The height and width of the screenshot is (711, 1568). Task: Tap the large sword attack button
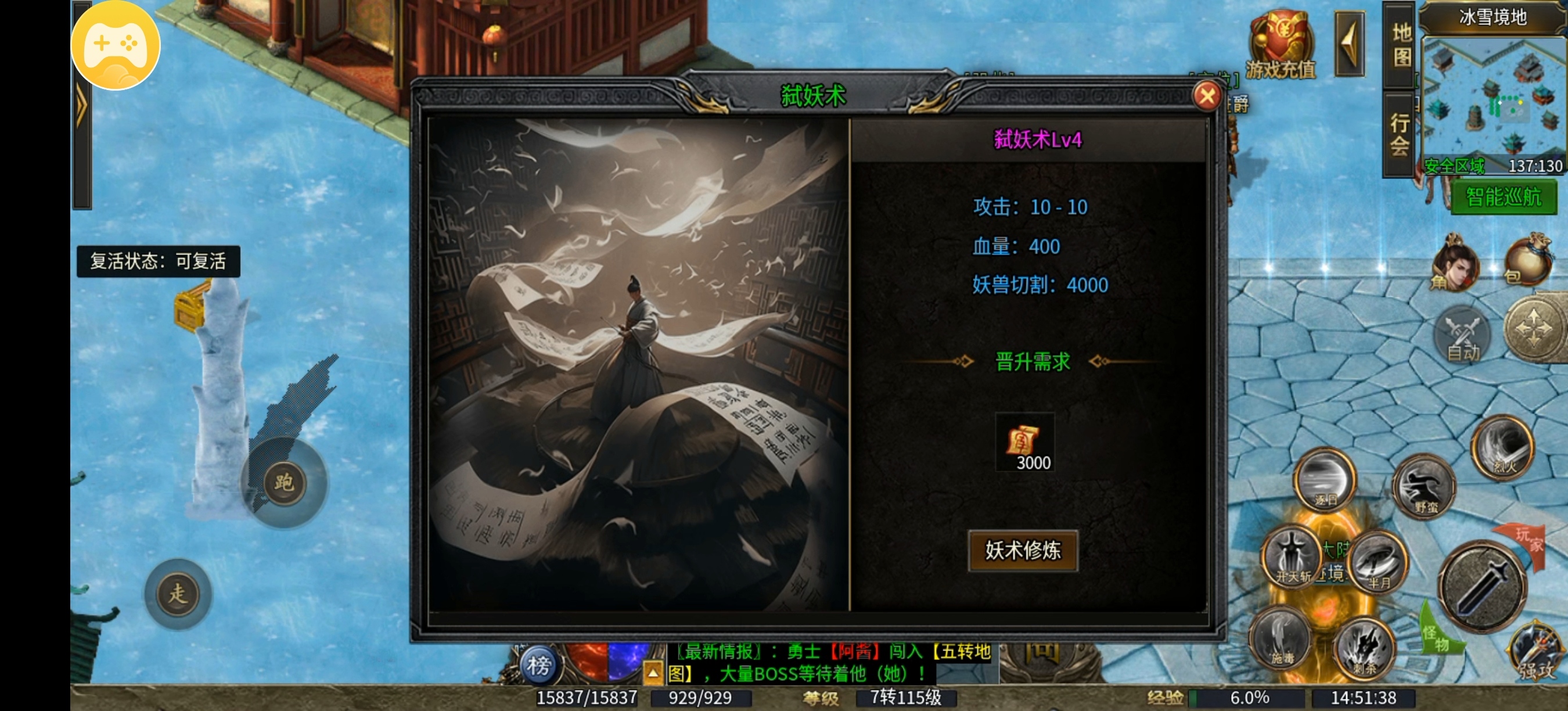pyautogui.click(x=1484, y=586)
